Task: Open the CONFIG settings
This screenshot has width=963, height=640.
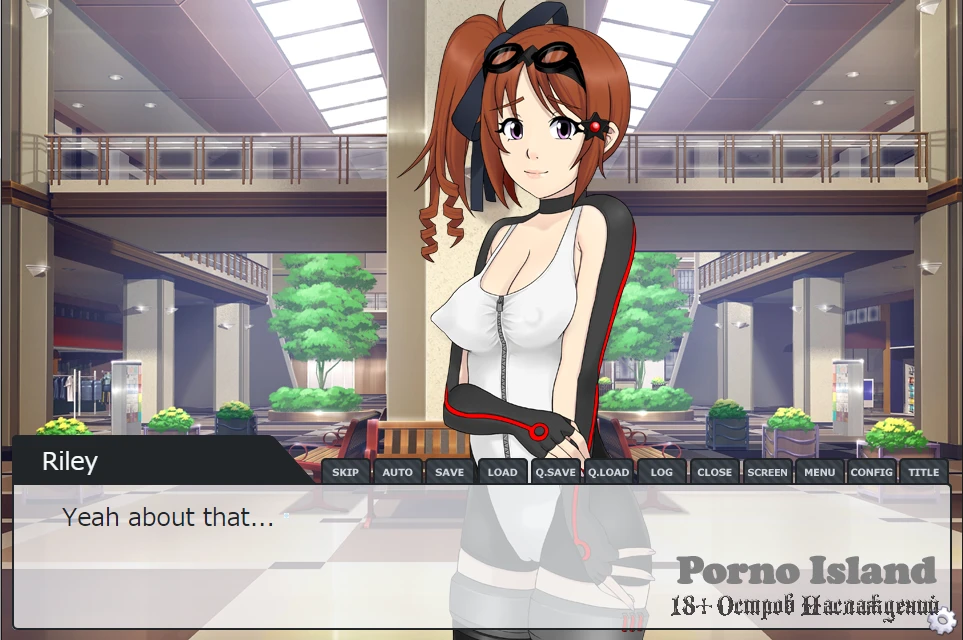Action: tap(871, 472)
